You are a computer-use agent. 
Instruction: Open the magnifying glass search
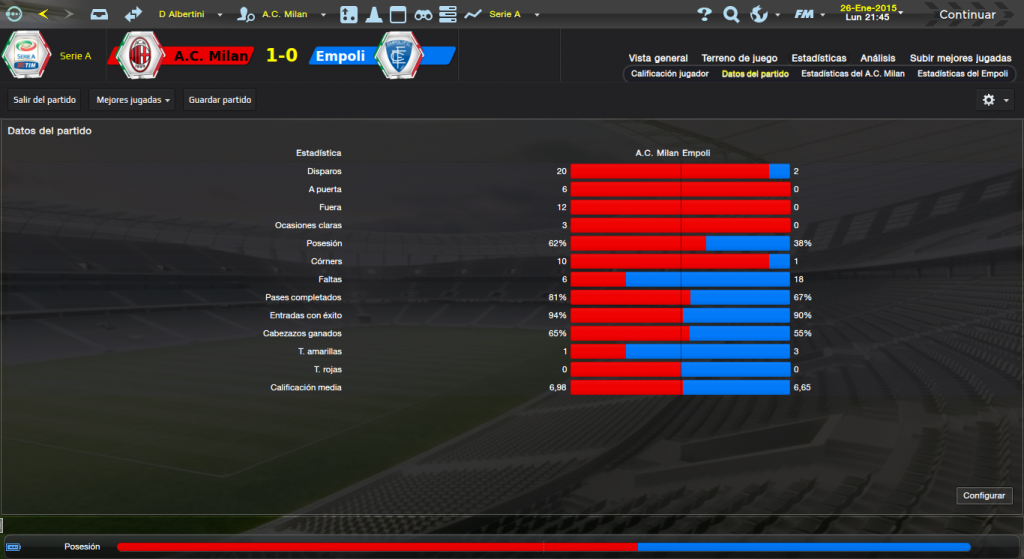click(x=731, y=15)
